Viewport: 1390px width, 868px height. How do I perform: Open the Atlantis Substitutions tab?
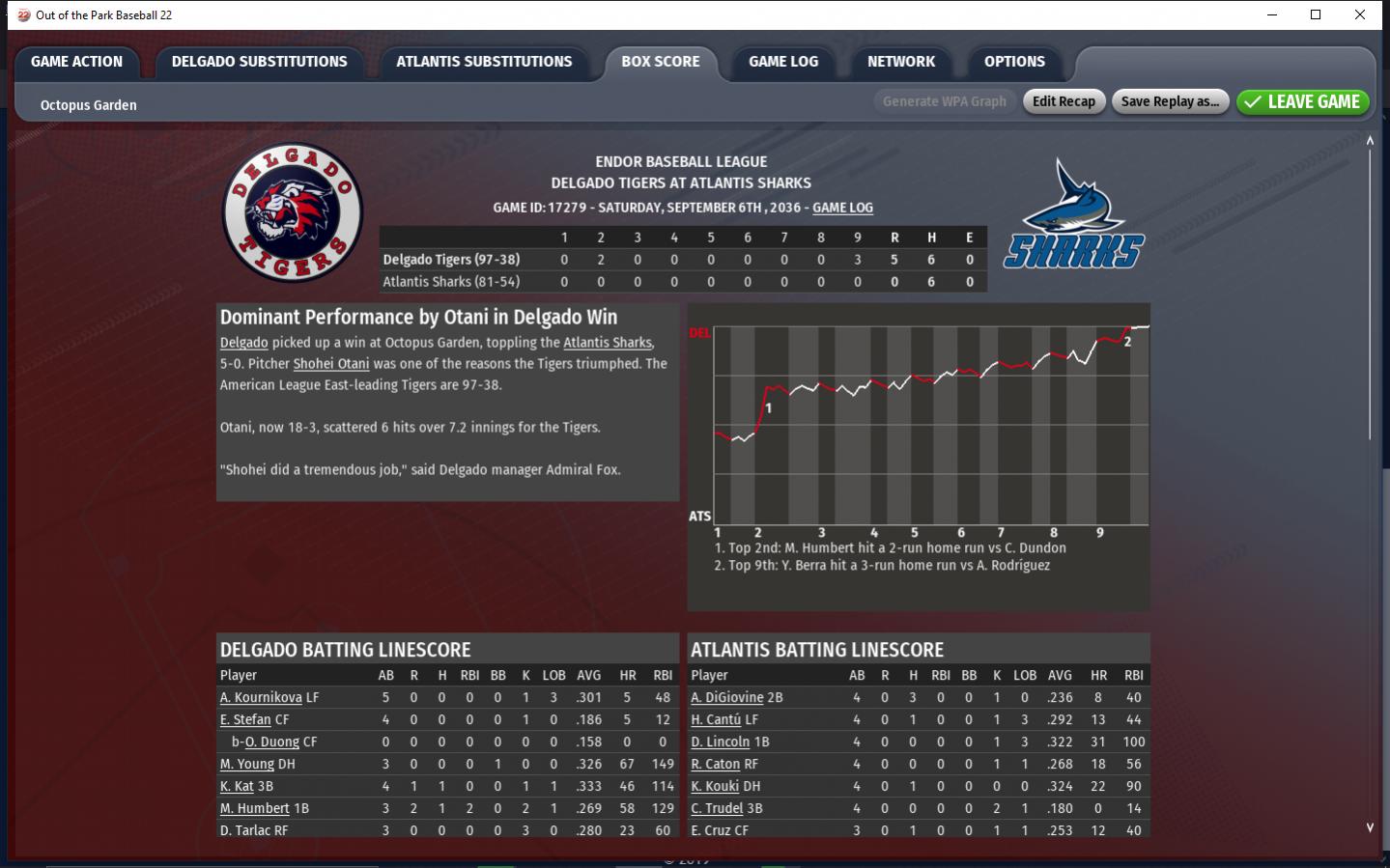click(484, 62)
